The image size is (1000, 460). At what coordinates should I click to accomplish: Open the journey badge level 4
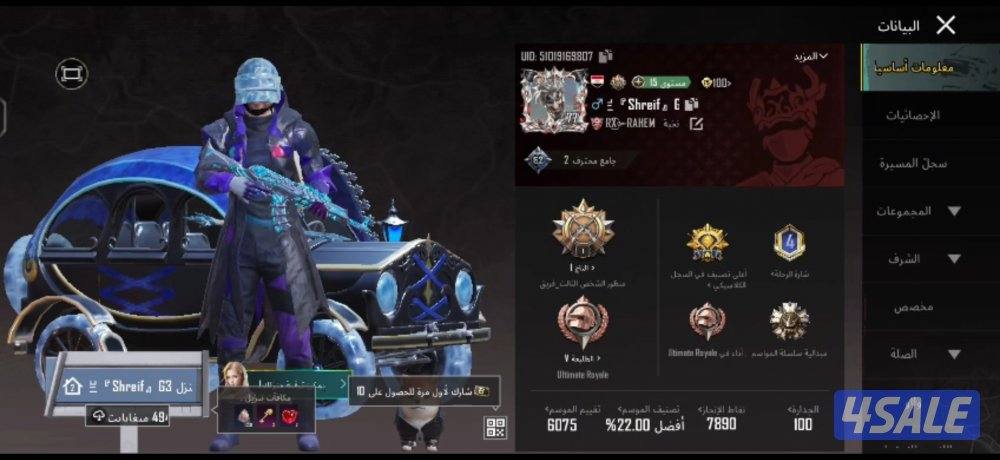coord(789,243)
